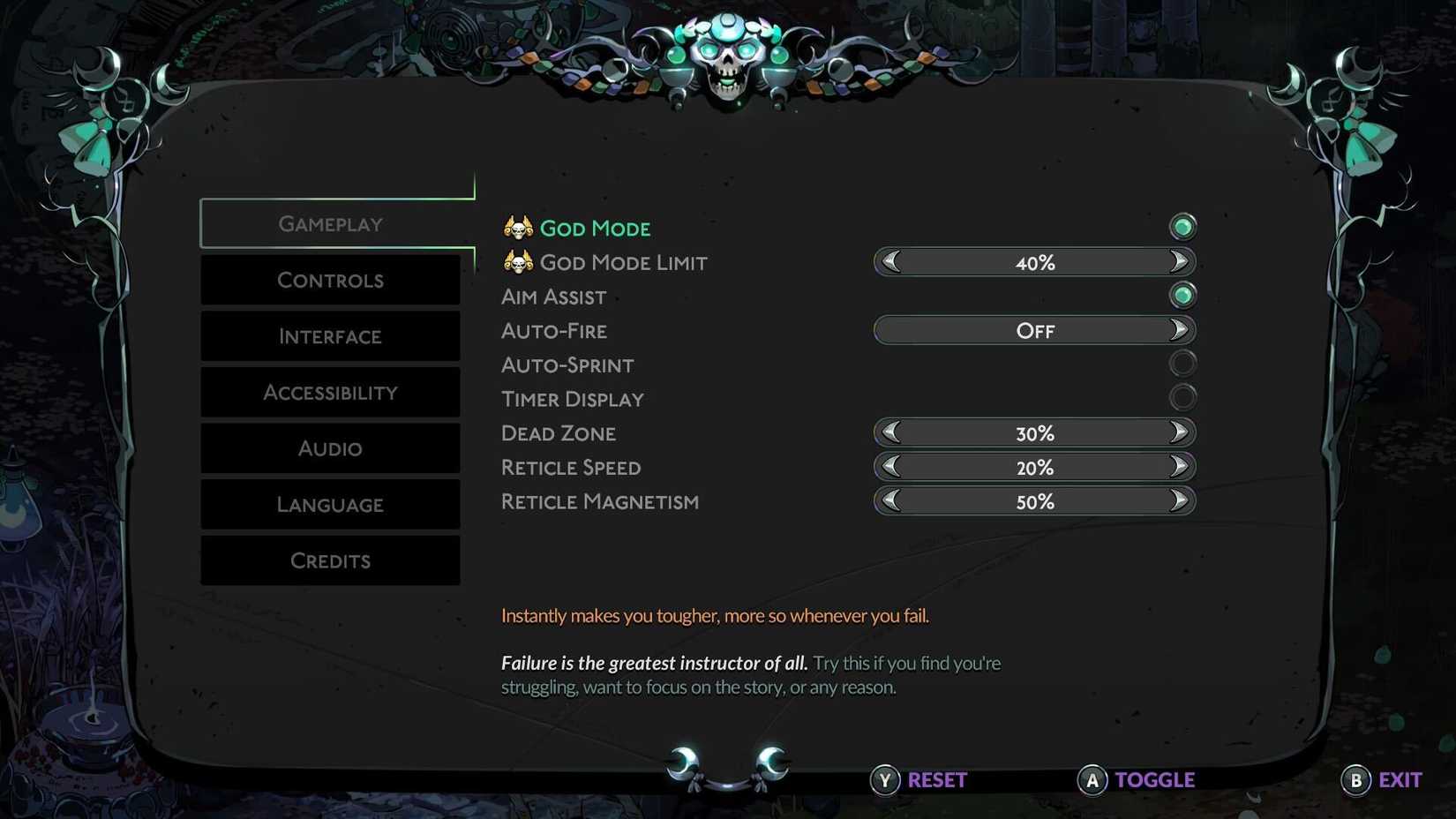Lower Dead Zone using its left arrow
1456x819 pixels.
click(x=891, y=432)
